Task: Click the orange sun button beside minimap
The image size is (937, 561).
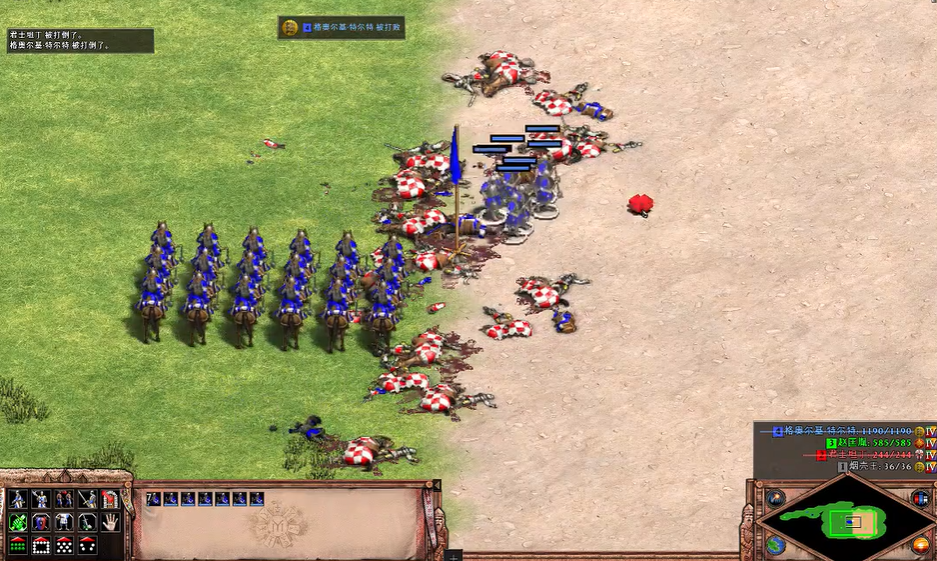Action: (x=920, y=545)
